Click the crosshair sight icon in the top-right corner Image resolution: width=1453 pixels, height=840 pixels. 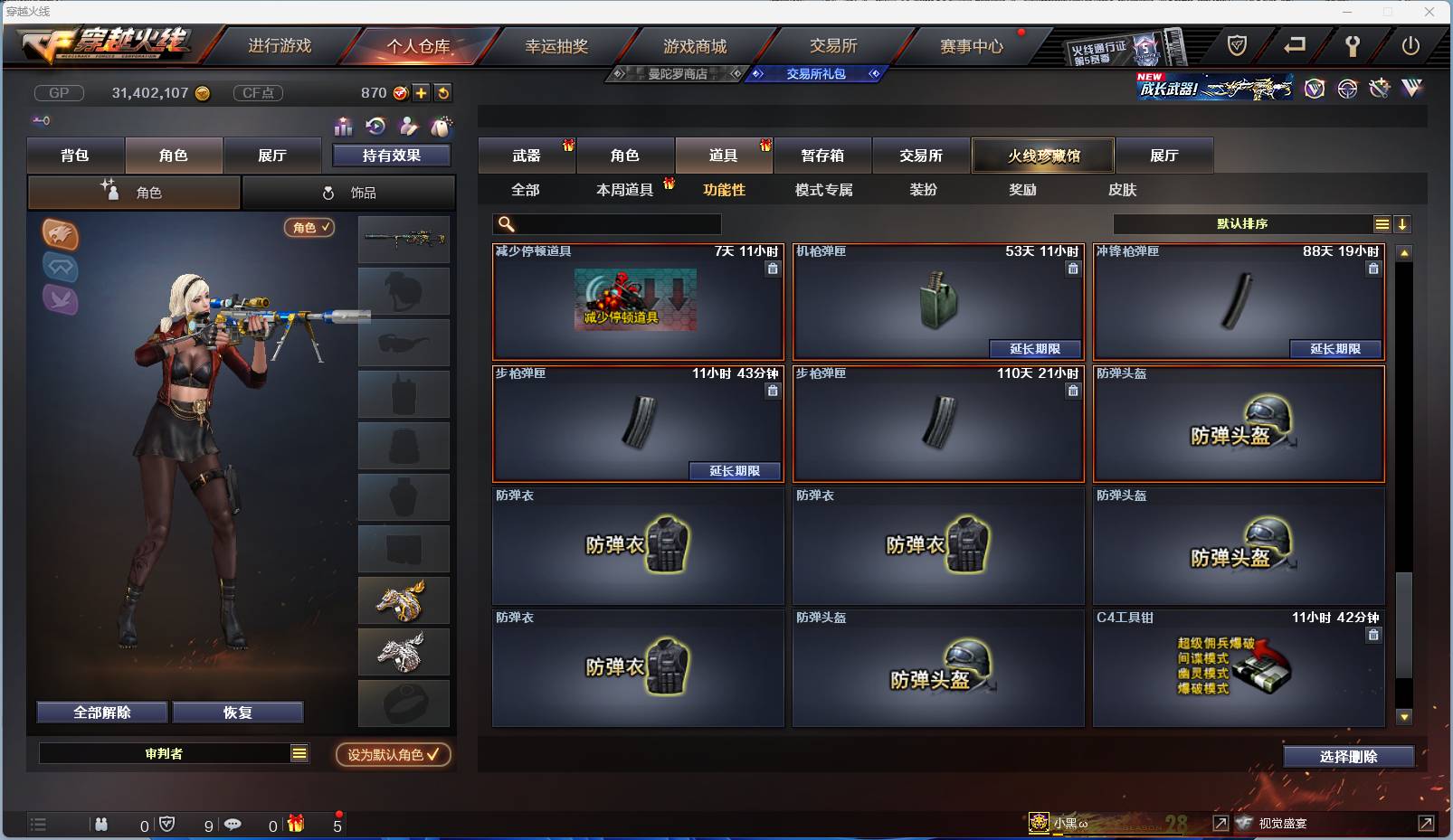(1347, 90)
